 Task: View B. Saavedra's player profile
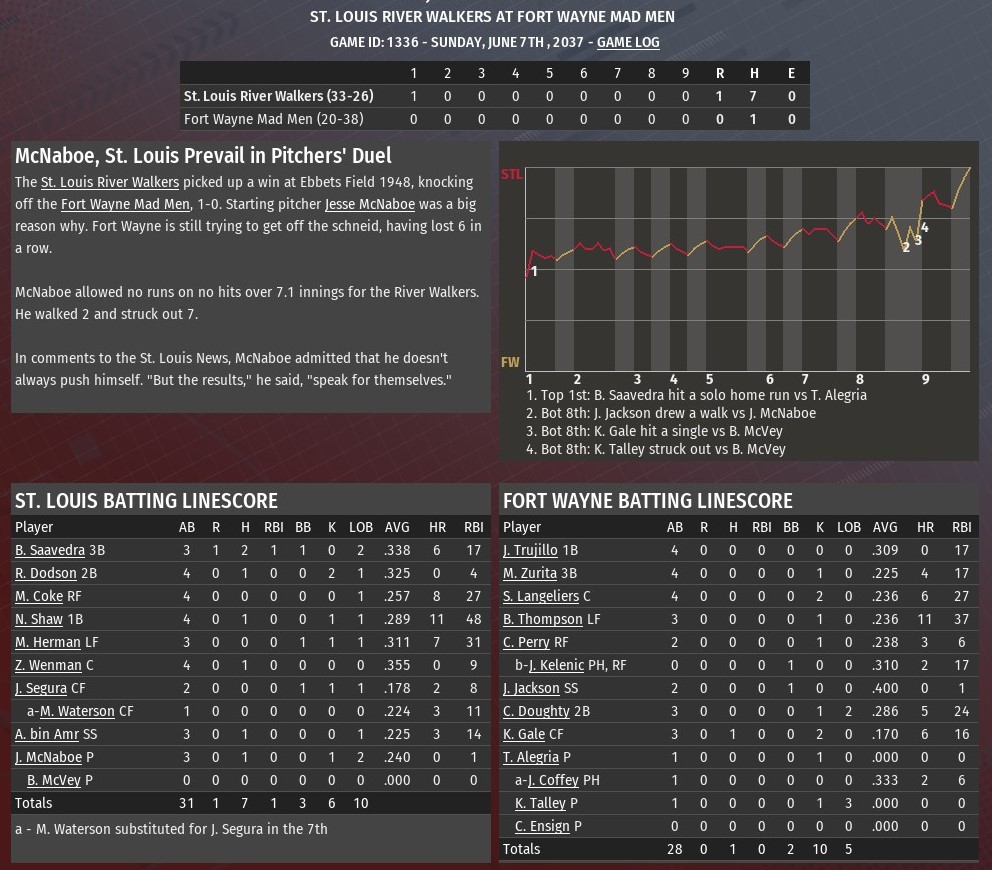coord(50,550)
